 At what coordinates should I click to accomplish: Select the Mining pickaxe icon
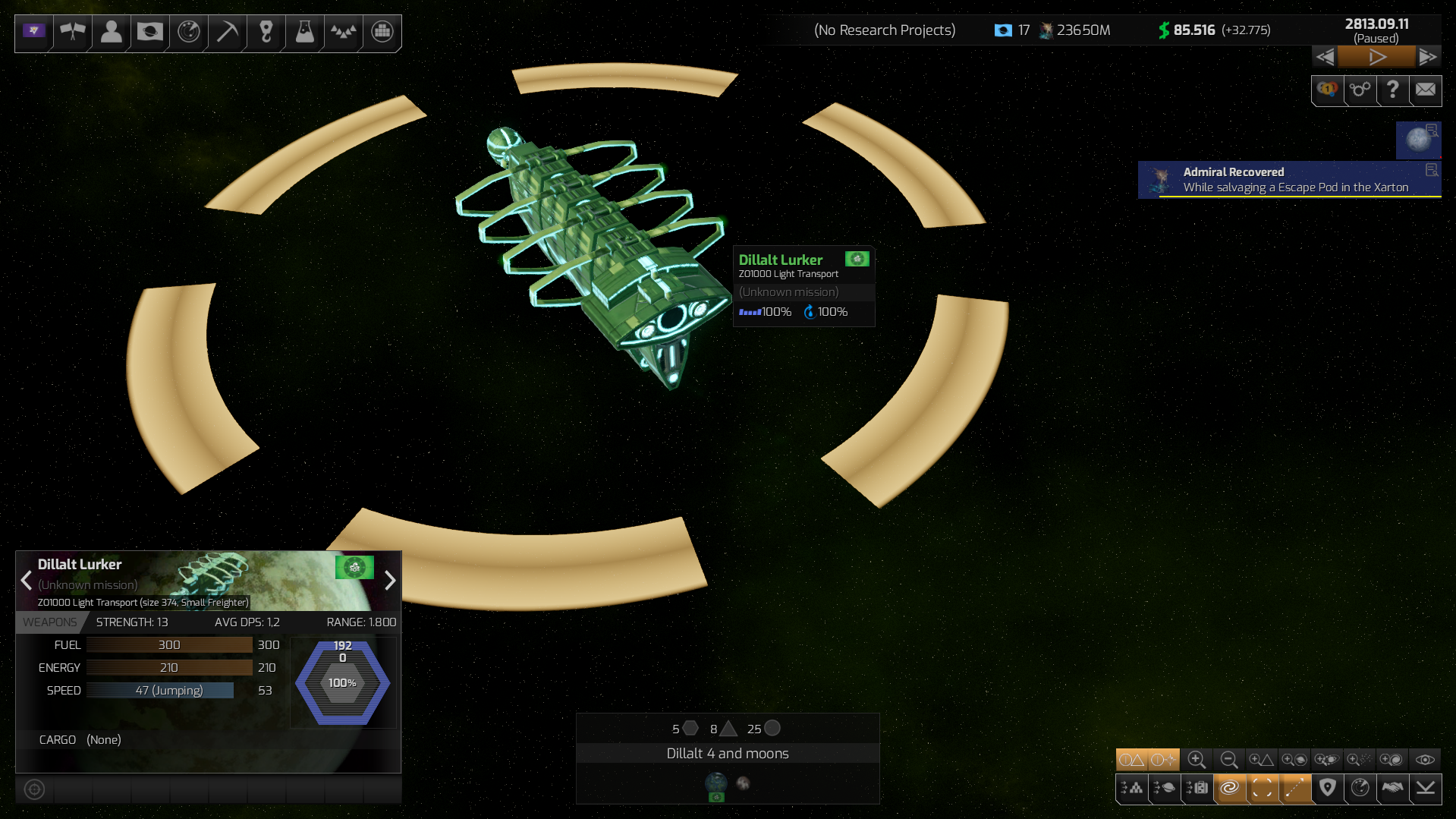click(x=226, y=33)
